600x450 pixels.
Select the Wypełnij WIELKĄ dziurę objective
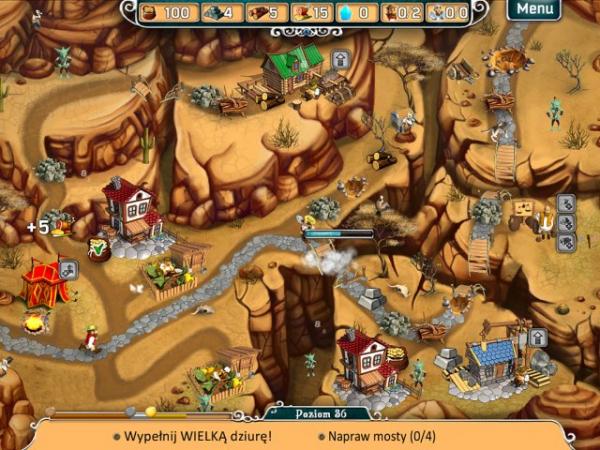(192, 436)
